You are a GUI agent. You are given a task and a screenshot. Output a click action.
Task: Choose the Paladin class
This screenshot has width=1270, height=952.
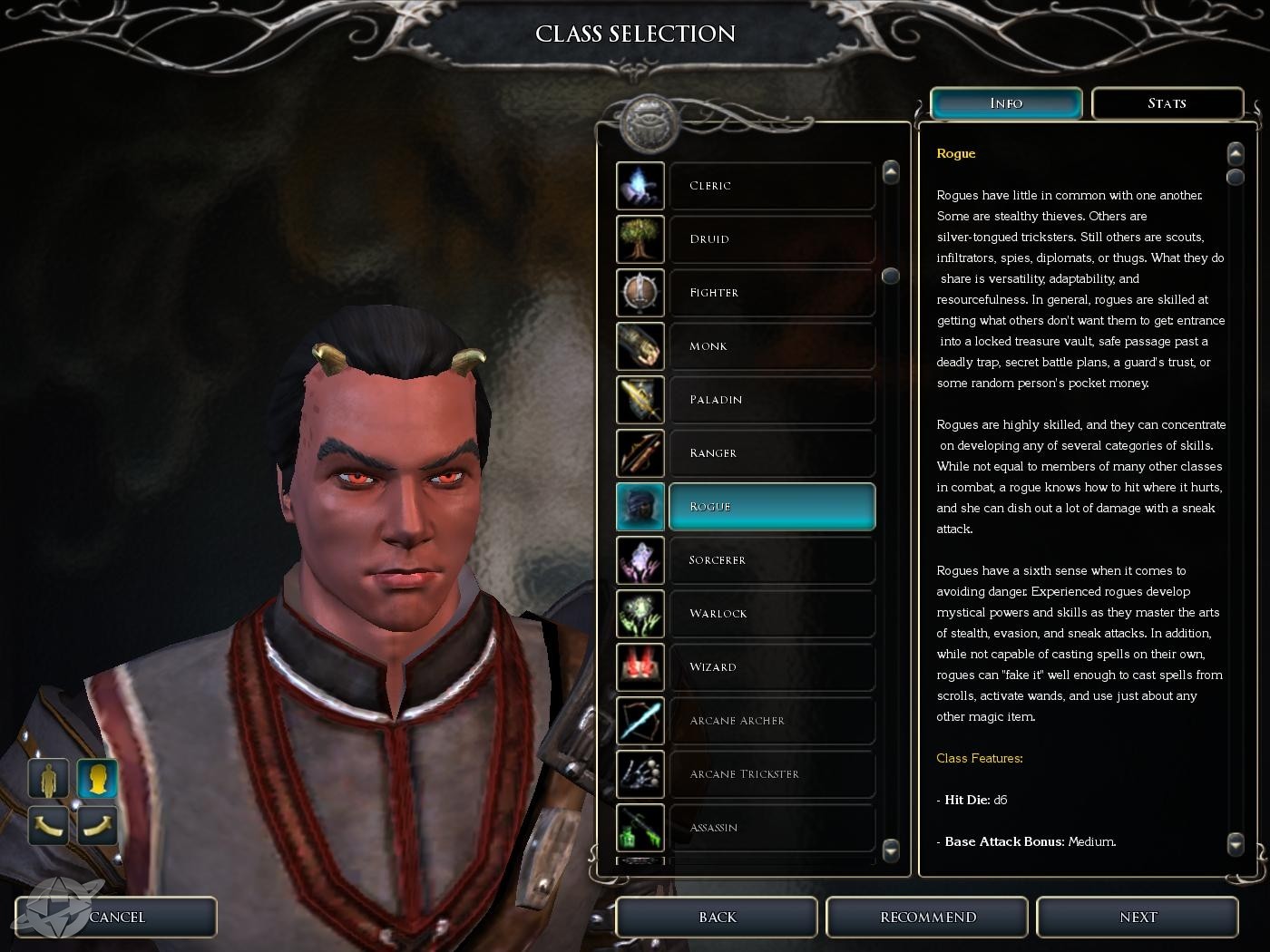(771, 400)
